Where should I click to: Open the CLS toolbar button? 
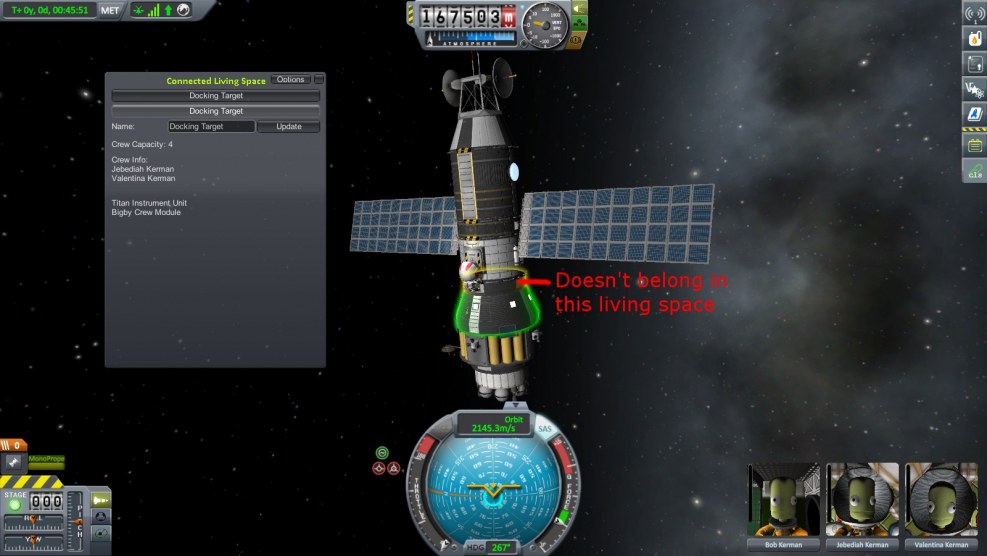tap(974, 172)
